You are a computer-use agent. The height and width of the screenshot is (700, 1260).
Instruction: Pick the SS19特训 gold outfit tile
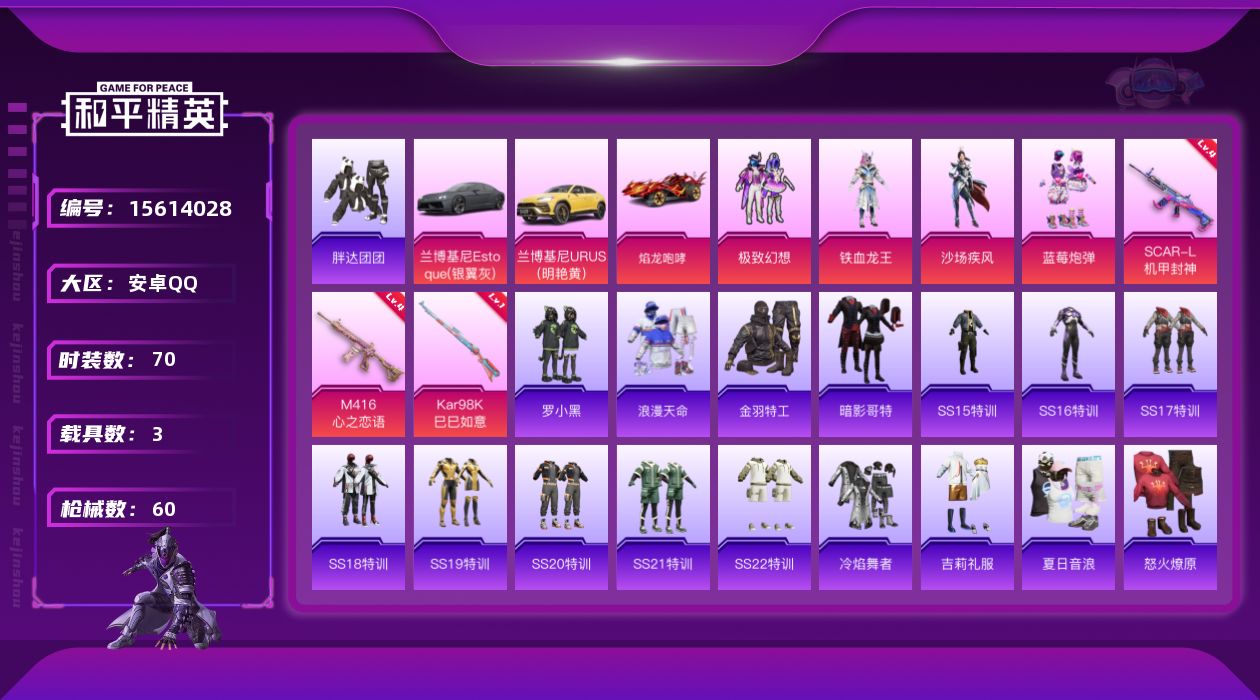tap(460, 517)
